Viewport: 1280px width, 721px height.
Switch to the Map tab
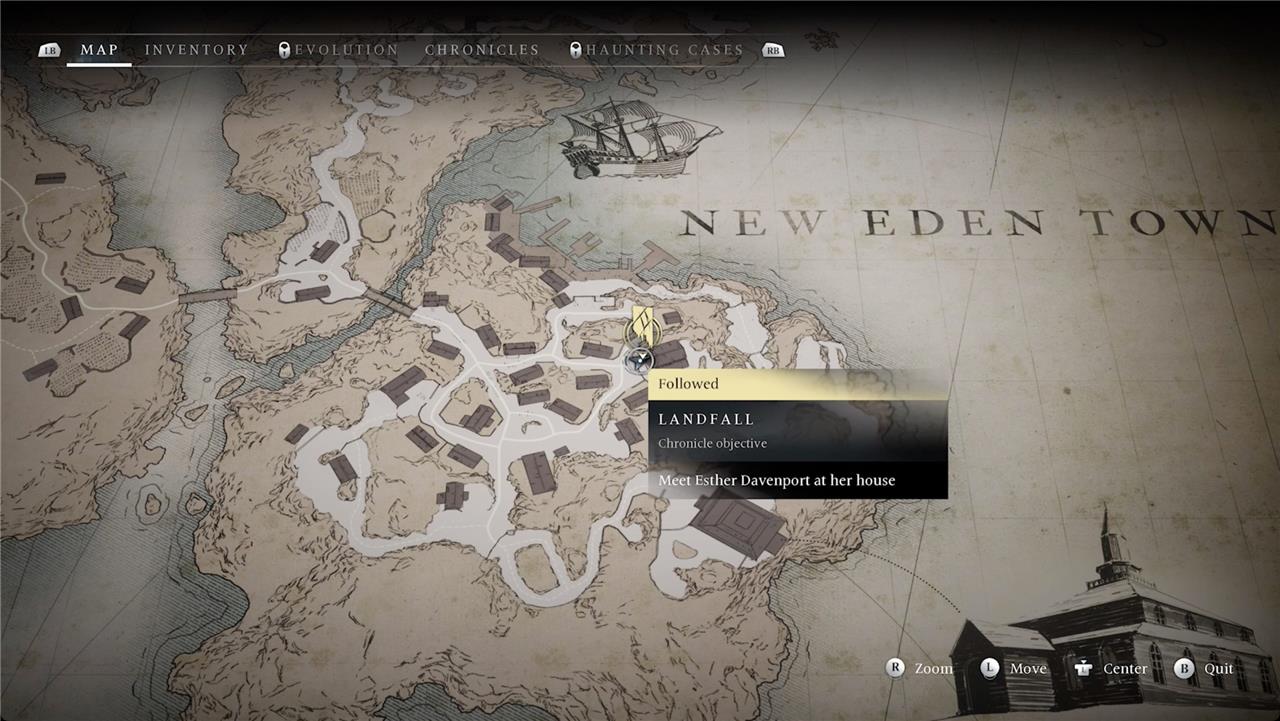99,50
